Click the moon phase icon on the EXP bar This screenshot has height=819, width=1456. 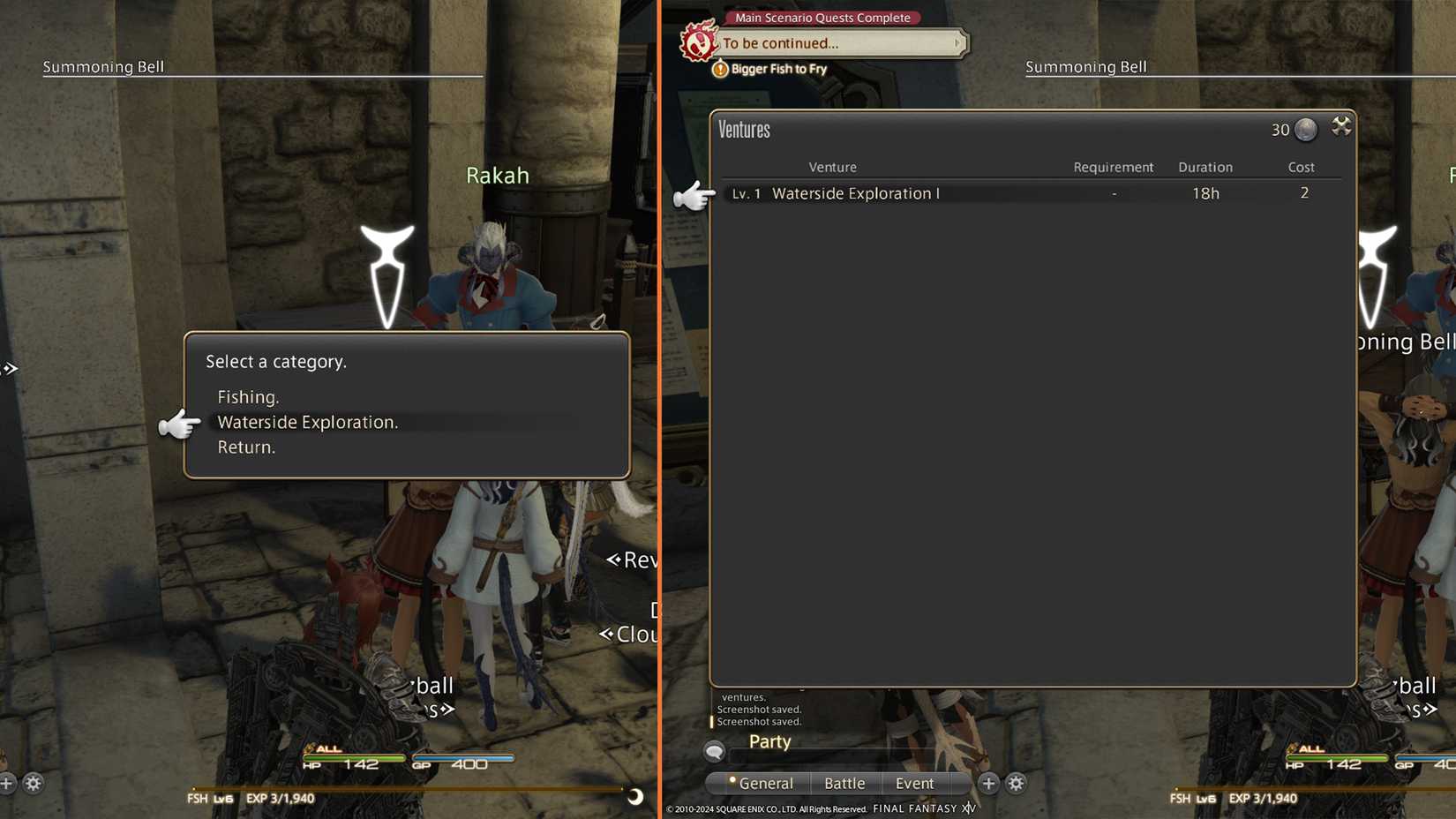tap(634, 798)
